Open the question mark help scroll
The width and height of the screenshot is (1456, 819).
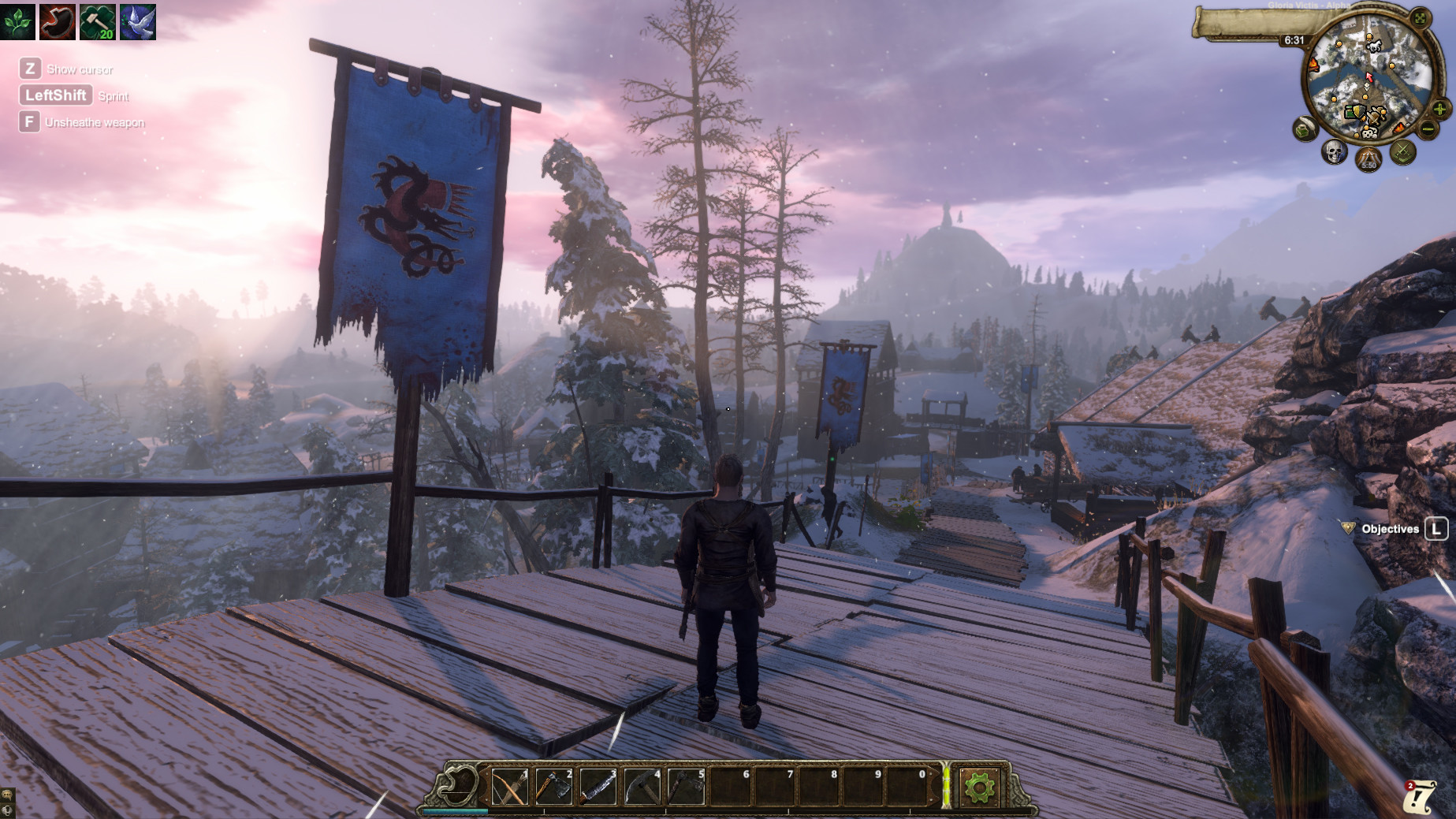coord(1419,798)
